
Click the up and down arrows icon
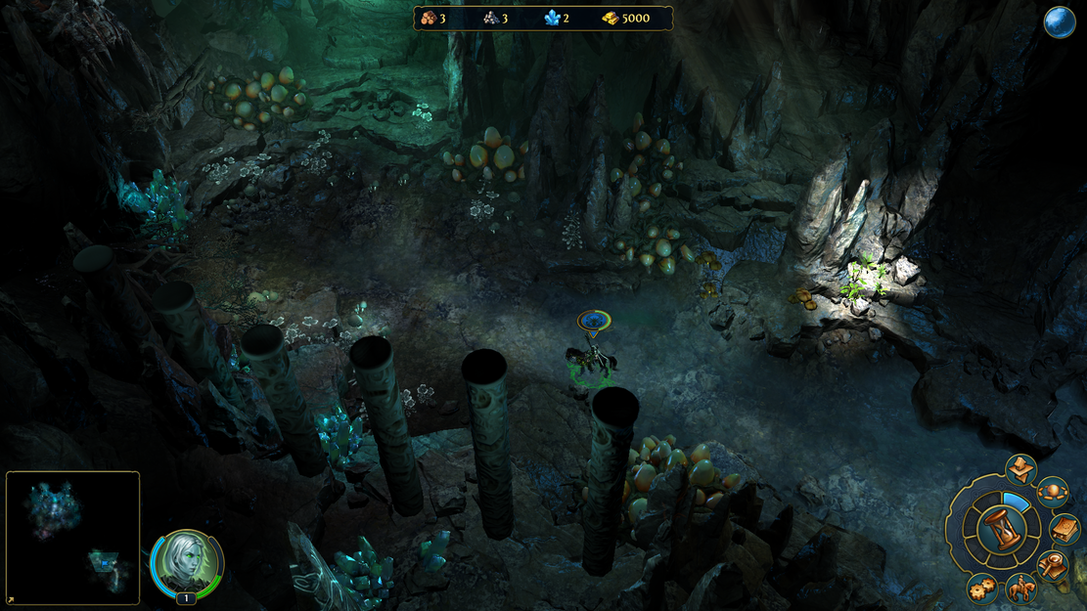tap(1021, 468)
